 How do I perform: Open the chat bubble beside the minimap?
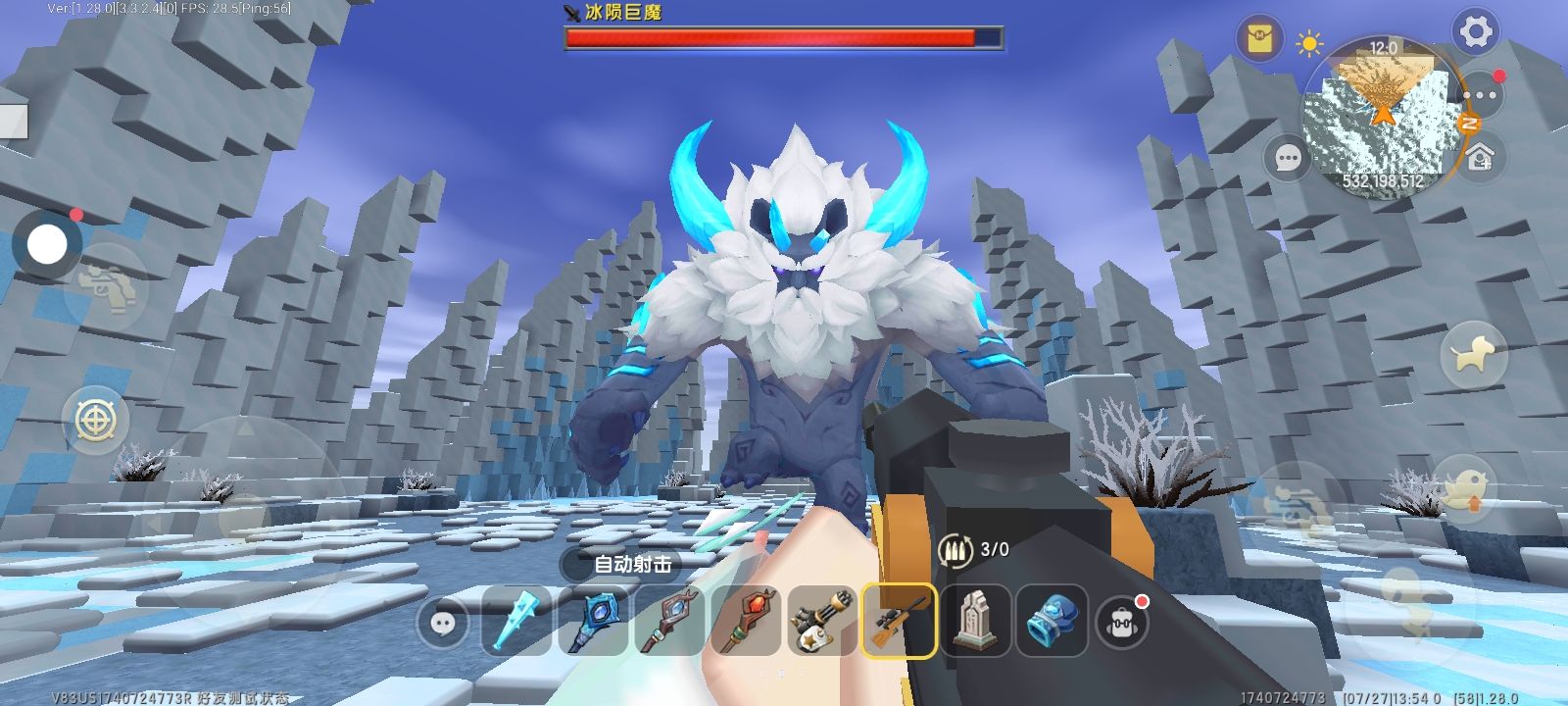(x=1288, y=158)
